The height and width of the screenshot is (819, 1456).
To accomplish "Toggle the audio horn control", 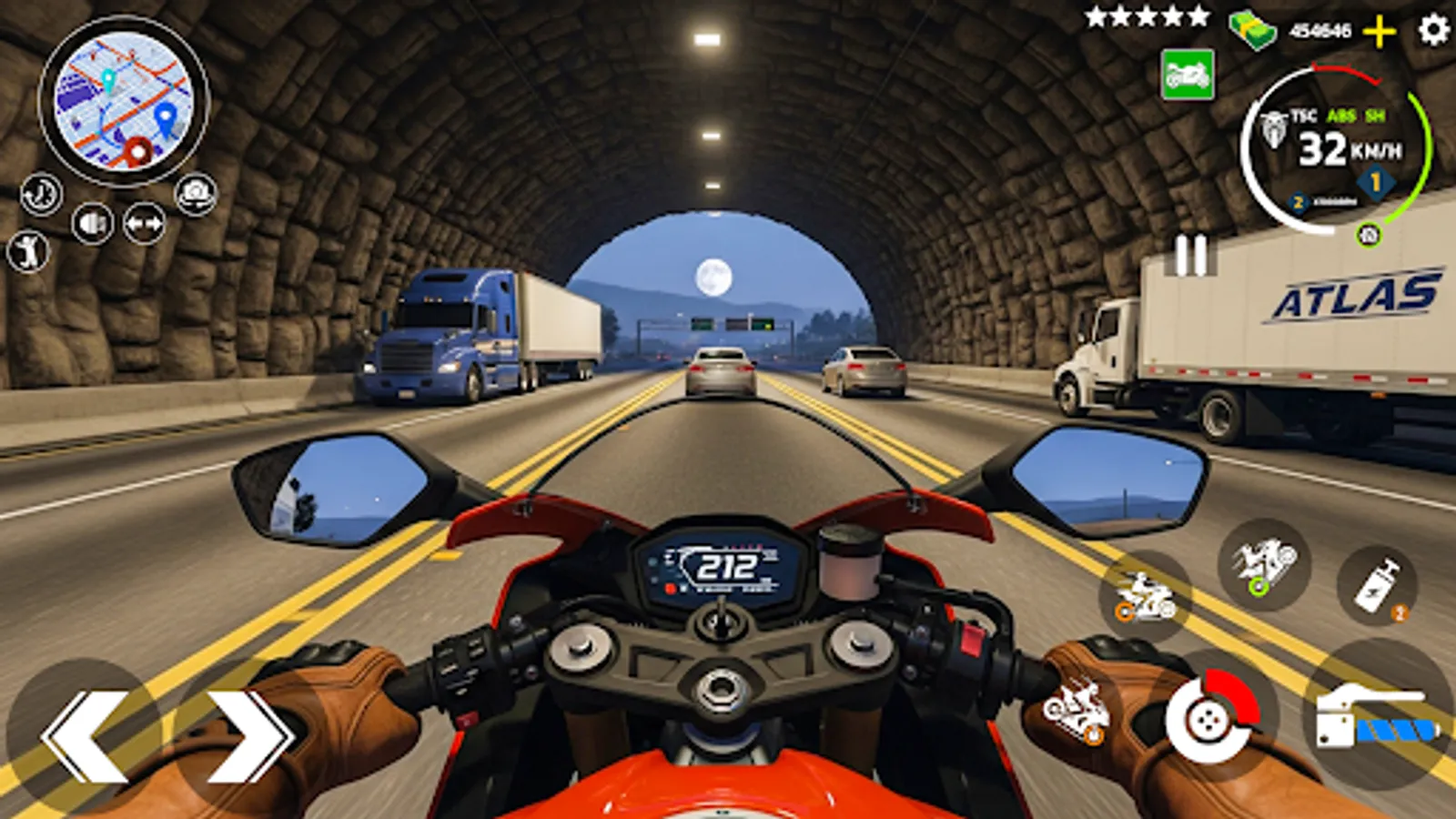I will coord(92,222).
